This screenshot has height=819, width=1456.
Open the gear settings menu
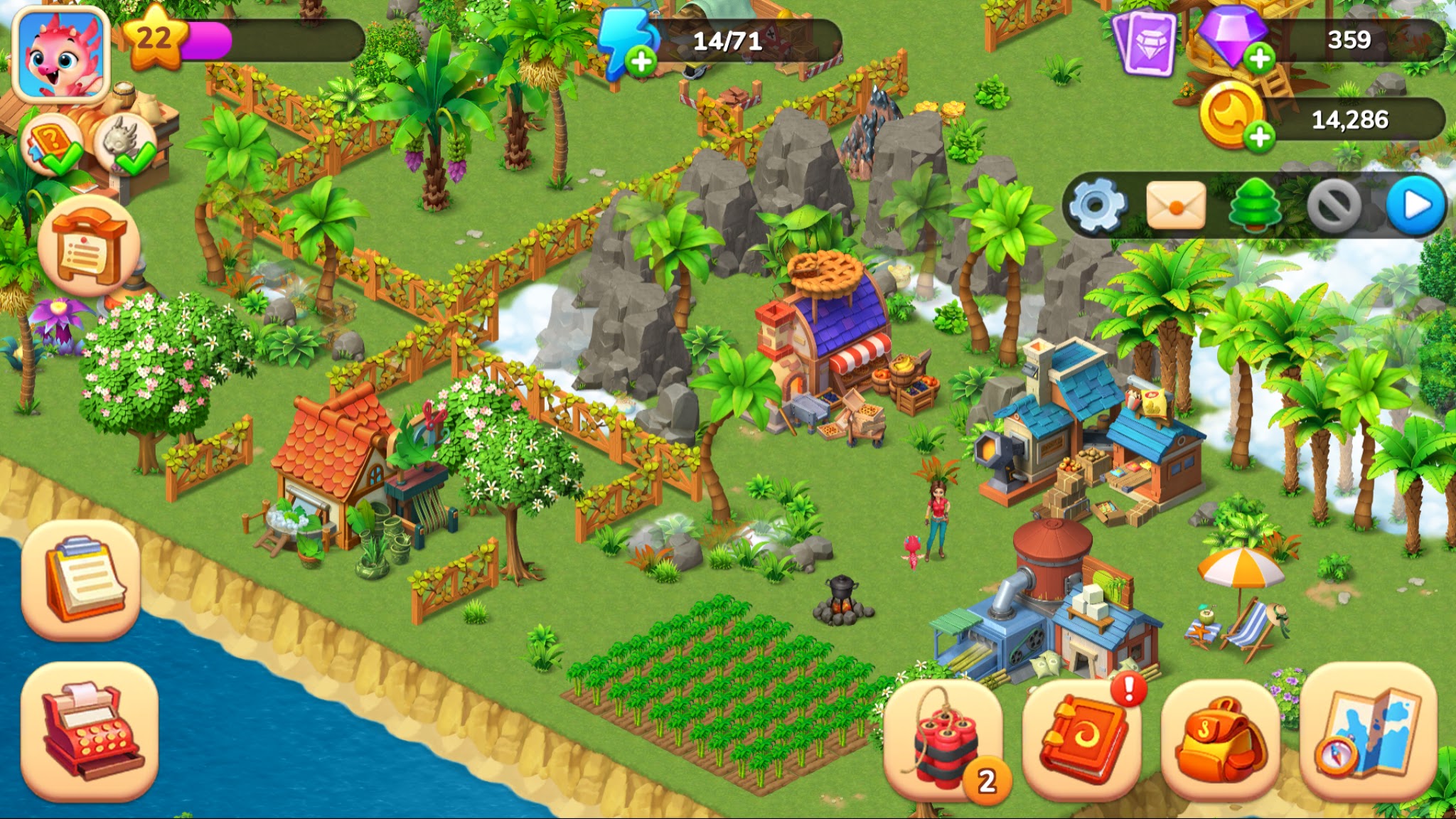(x=1097, y=206)
